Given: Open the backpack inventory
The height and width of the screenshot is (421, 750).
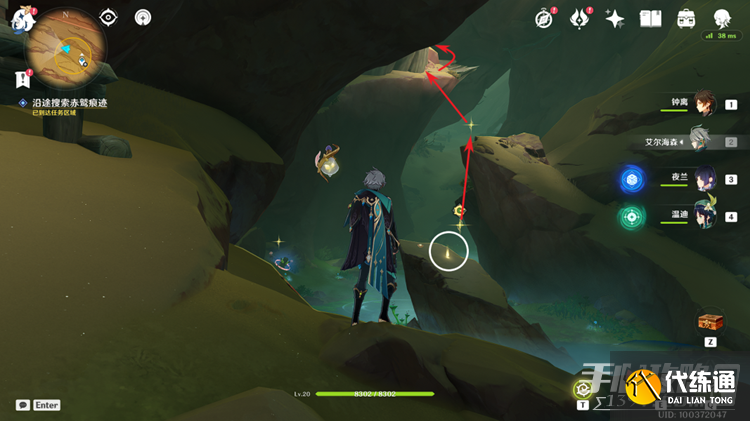Looking at the screenshot, I should [686, 18].
